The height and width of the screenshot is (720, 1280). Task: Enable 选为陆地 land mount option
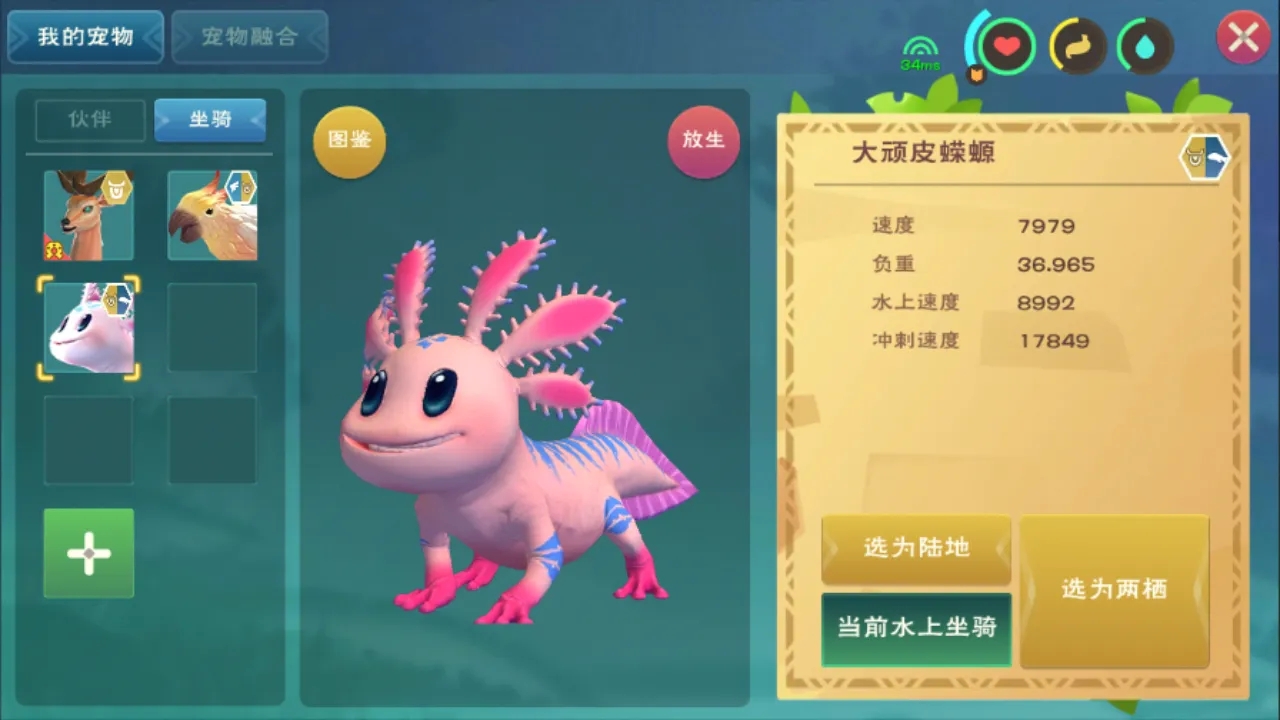pos(915,549)
